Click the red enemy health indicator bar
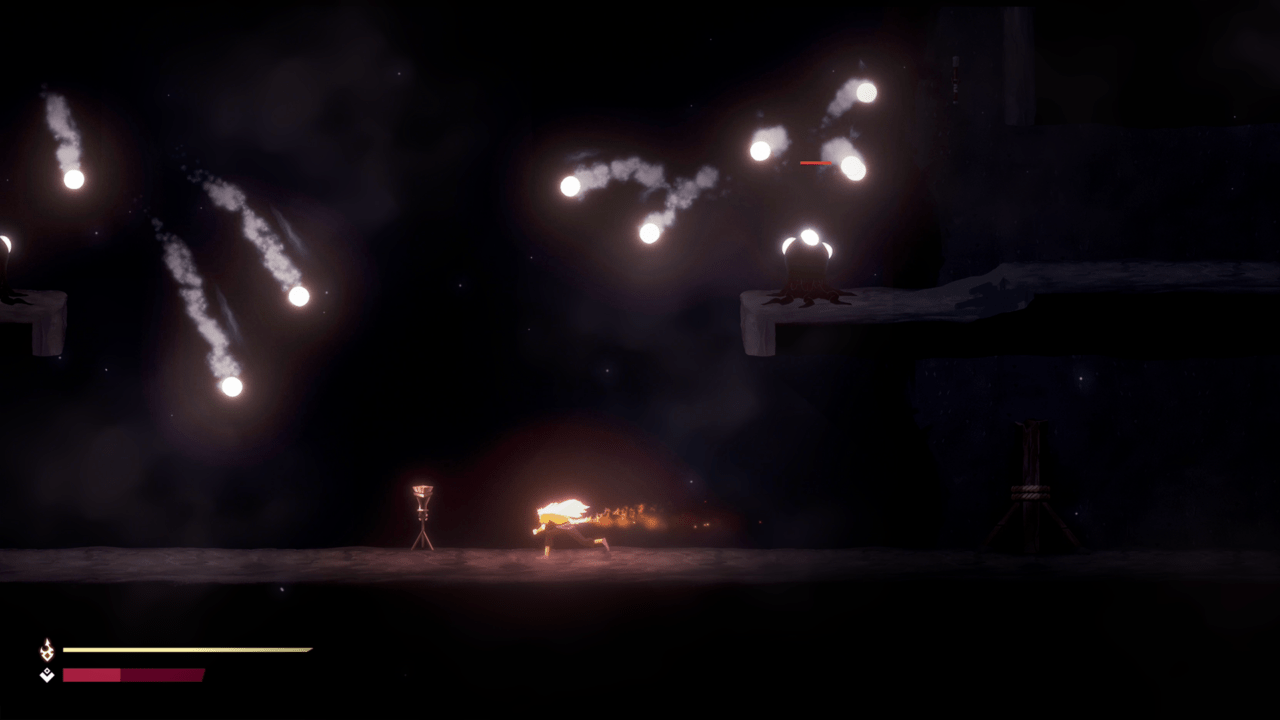This screenshot has height=720, width=1280. pyautogui.click(x=815, y=160)
